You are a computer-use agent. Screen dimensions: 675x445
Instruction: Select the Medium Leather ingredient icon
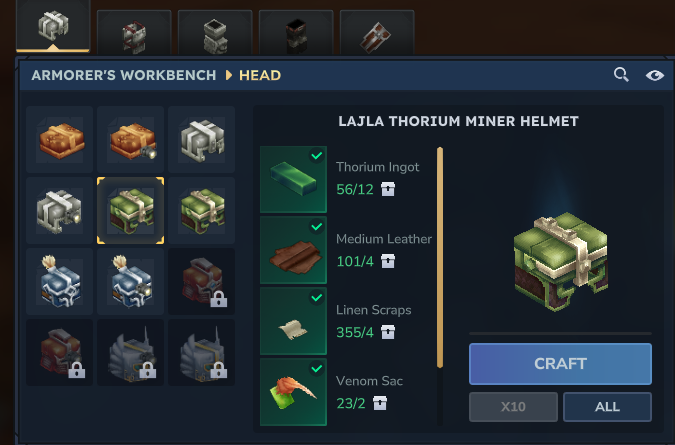tap(293, 251)
